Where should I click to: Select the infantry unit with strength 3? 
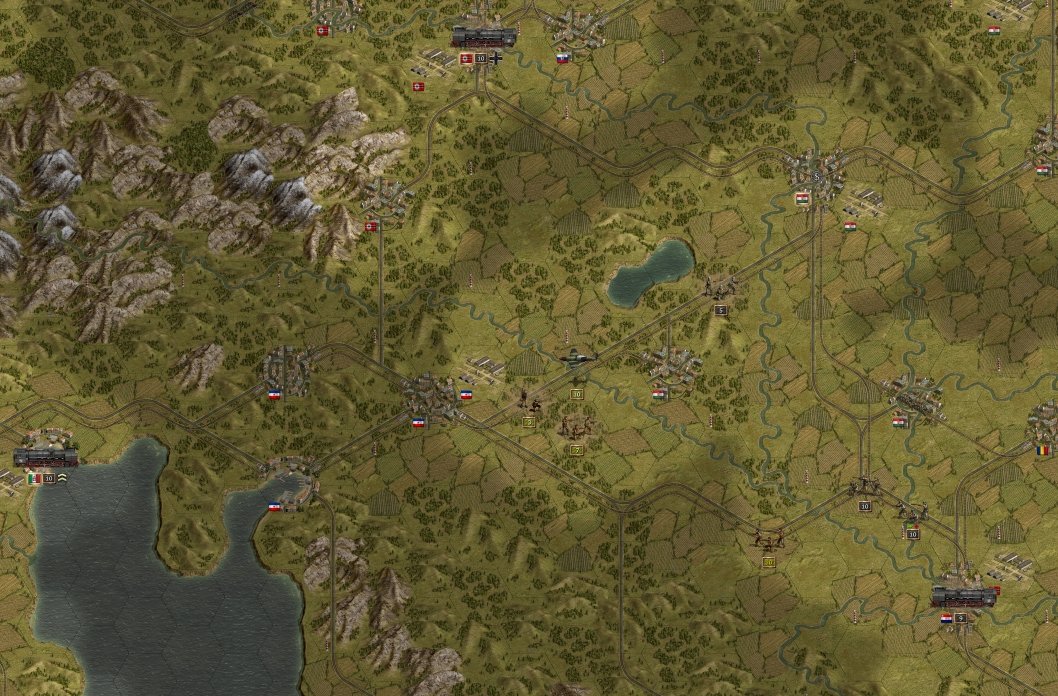coord(530,403)
